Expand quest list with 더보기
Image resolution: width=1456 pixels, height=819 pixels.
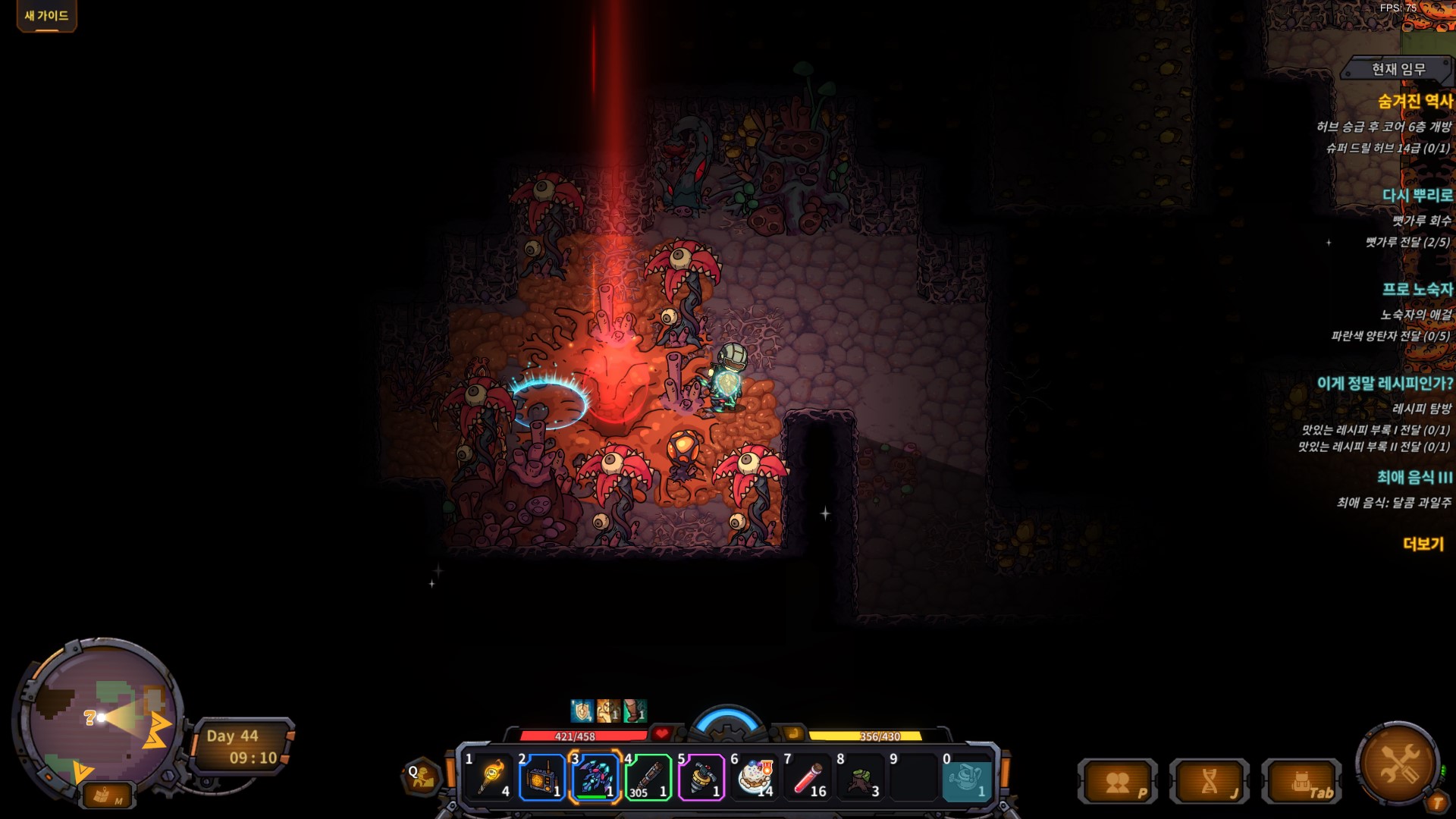(x=1423, y=544)
